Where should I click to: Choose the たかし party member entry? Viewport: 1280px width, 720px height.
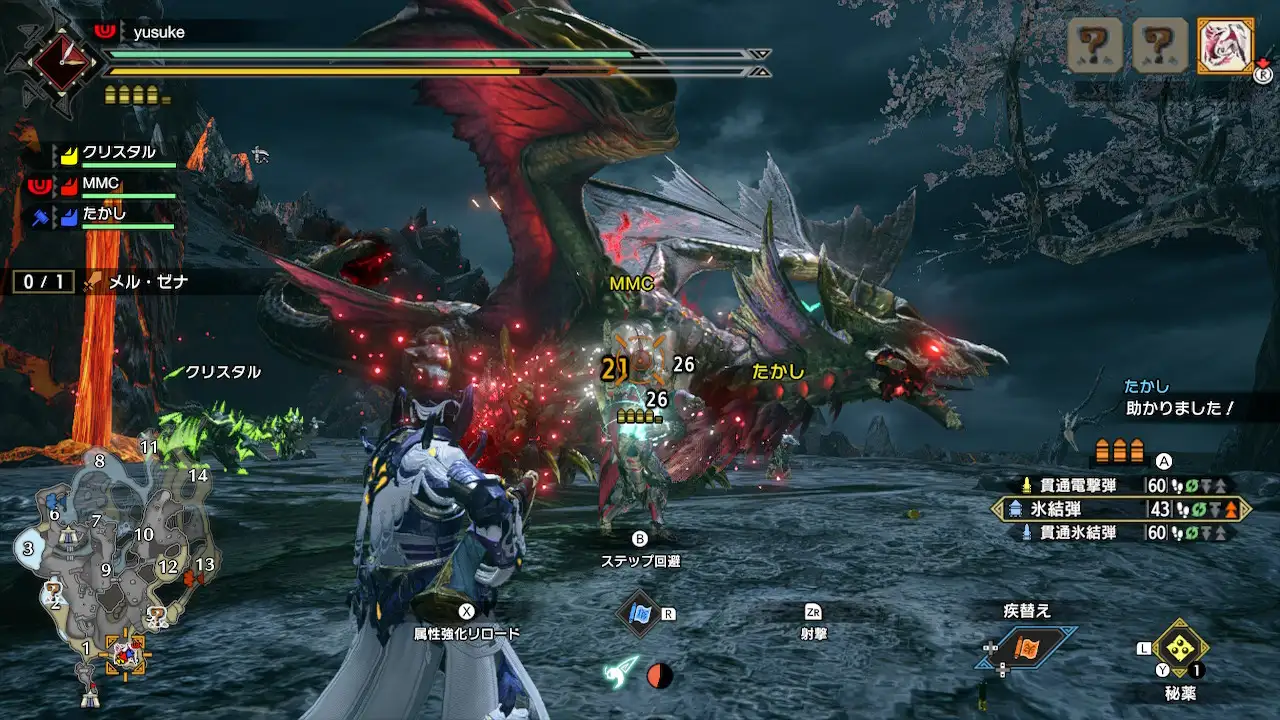click(x=104, y=214)
